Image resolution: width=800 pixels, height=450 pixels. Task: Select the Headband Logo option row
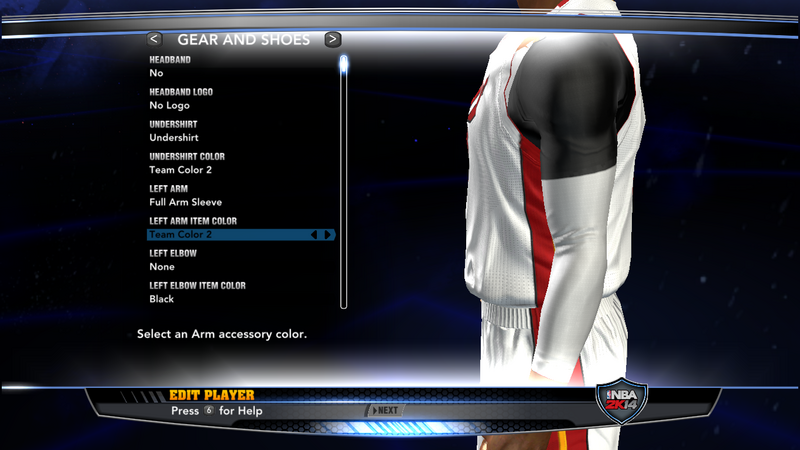pyautogui.click(x=240, y=99)
